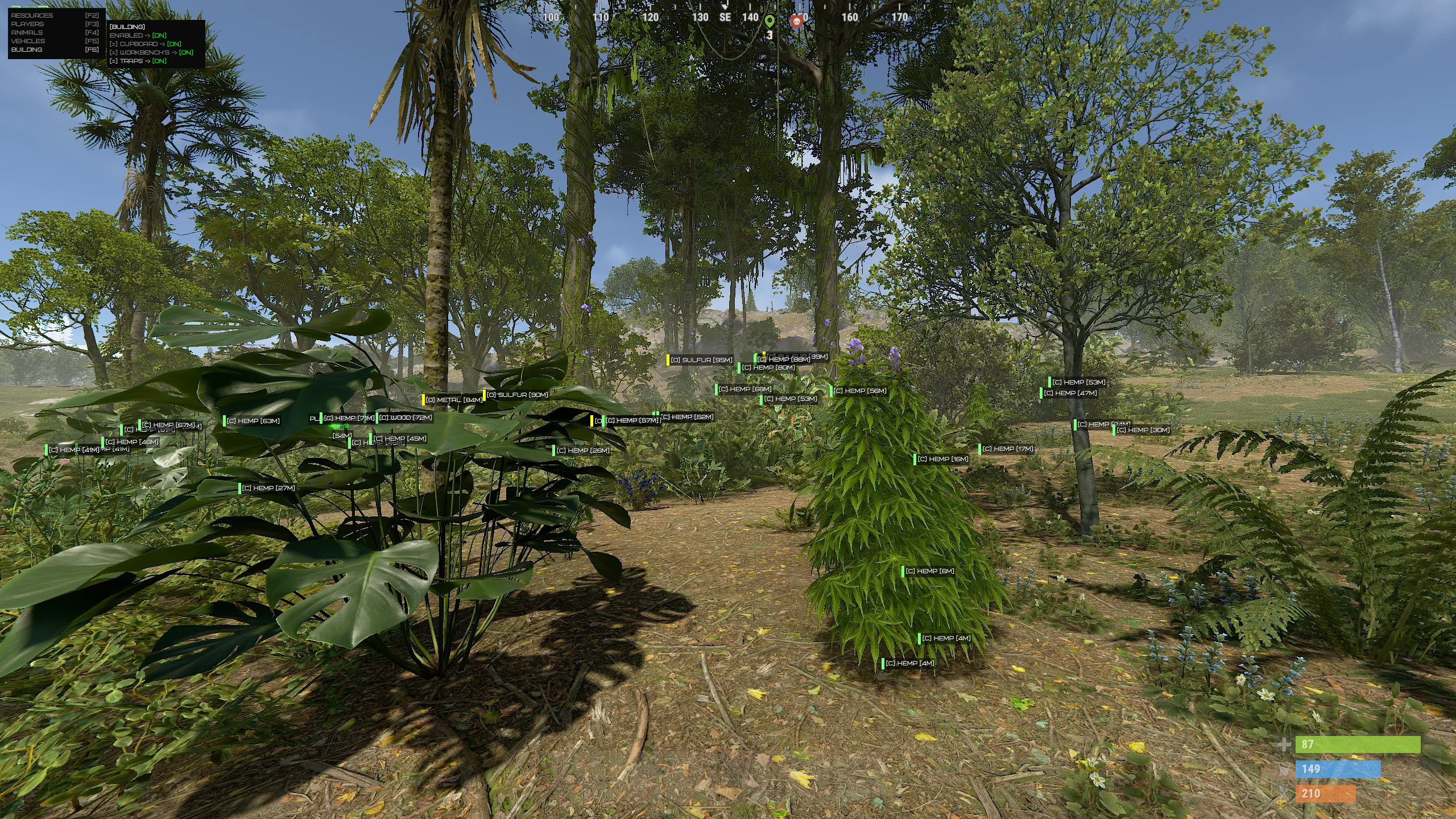The height and width of the screenshot is (819, 1456).
Task: Click the green map pin compass marker
Action: pos(770,22)
